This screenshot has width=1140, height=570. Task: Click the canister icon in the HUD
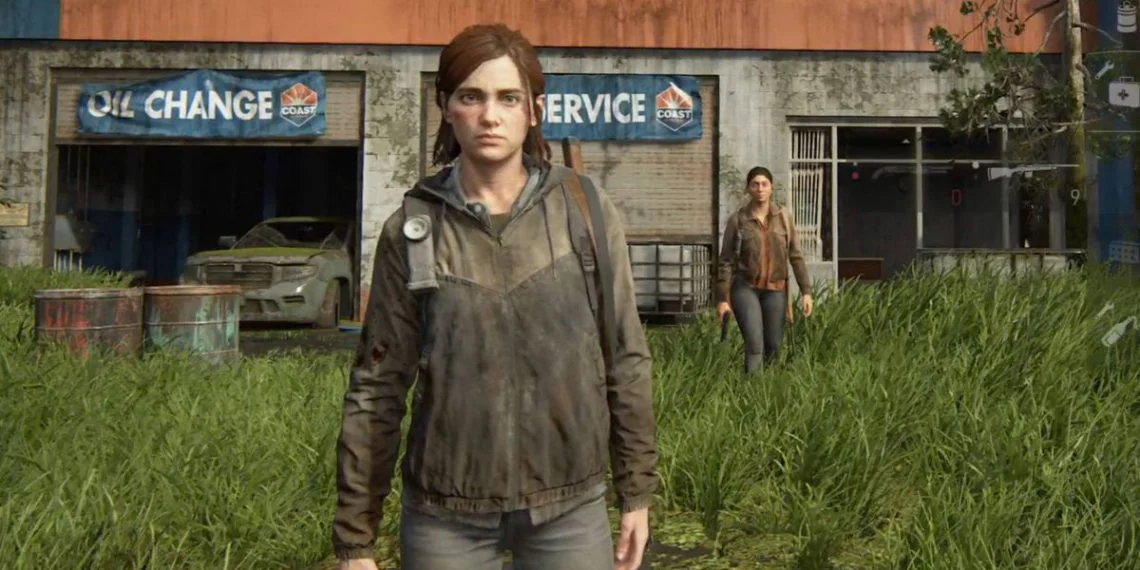(1126, 18)
